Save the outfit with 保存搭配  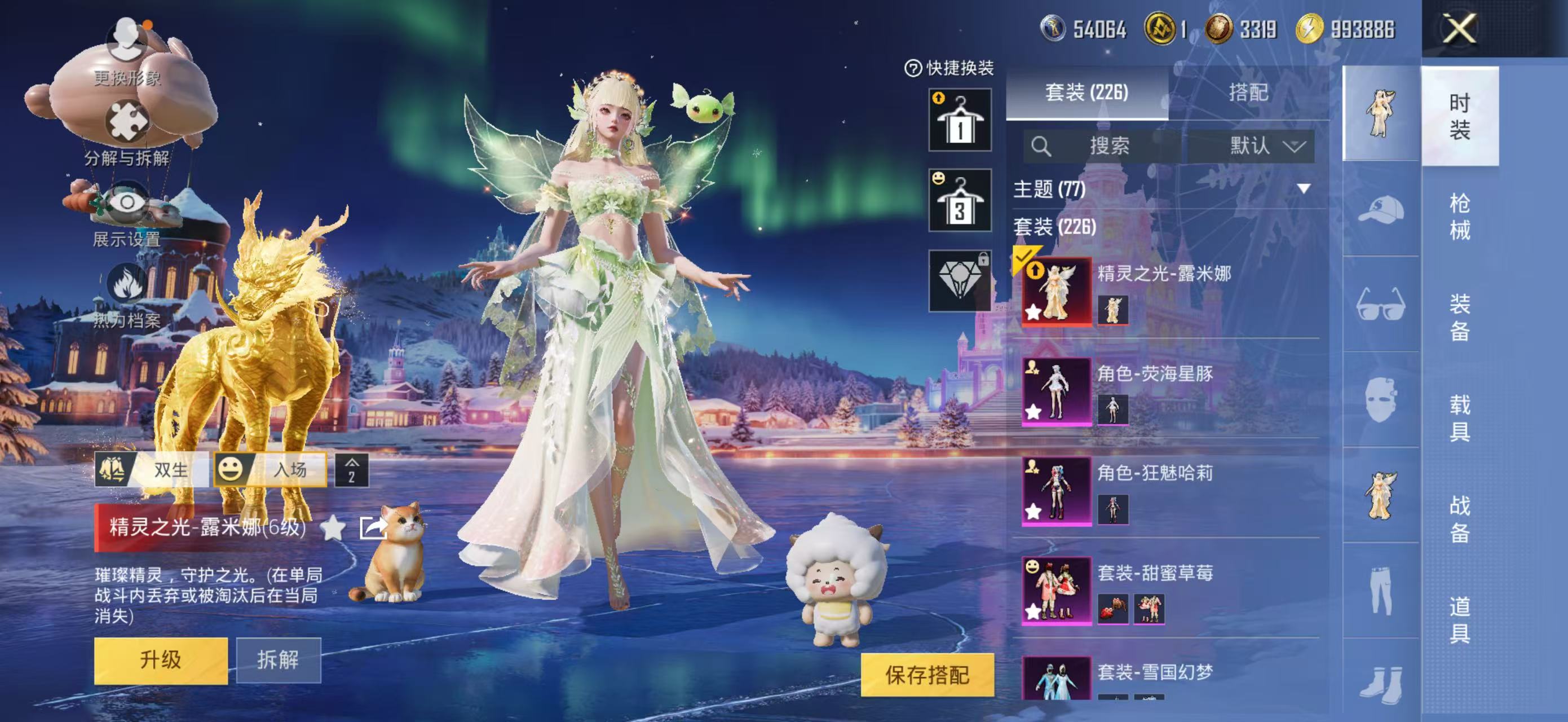(926, 675)
